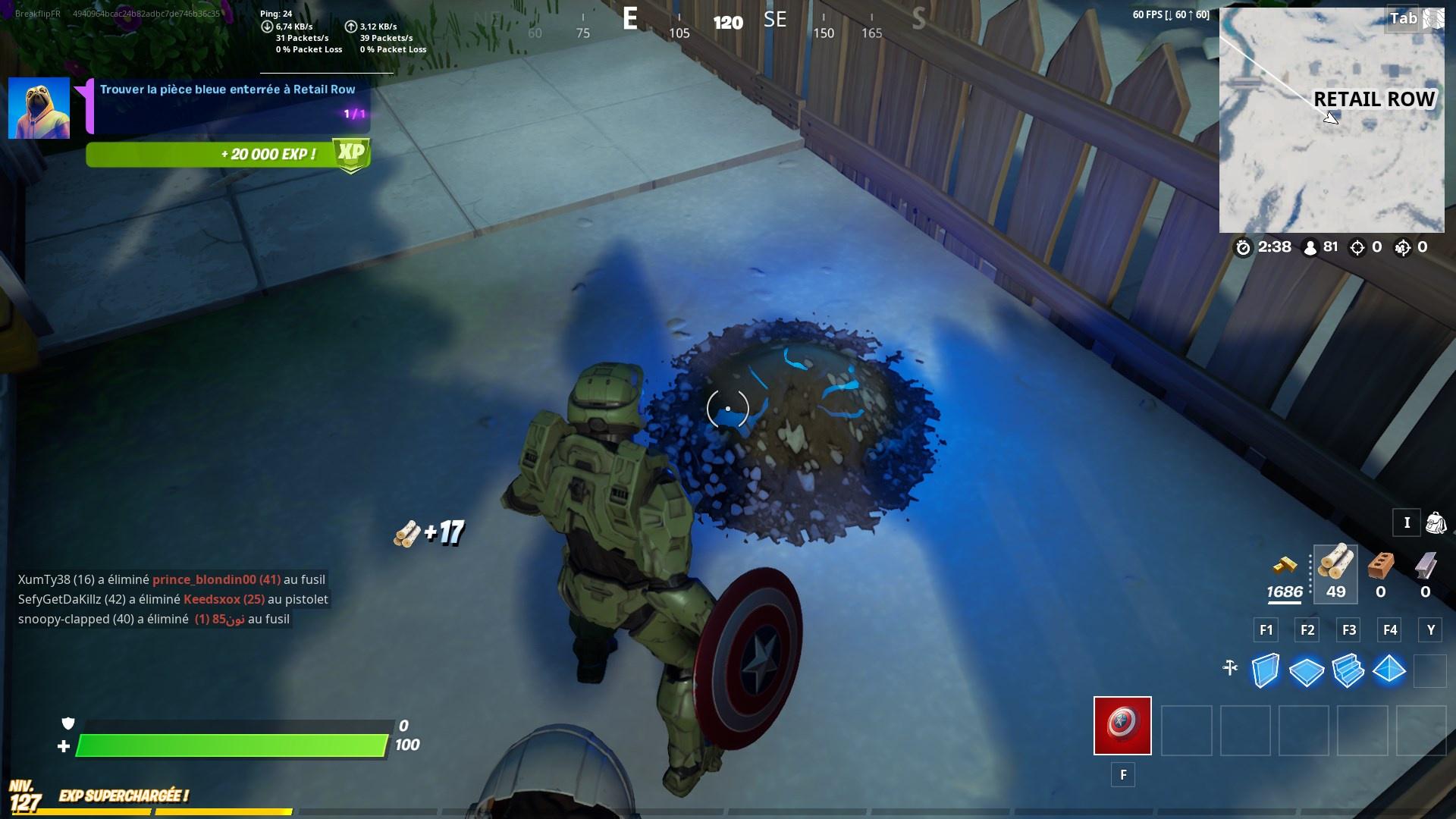The height and width of the screenshot is (819, 1456).
Task: Click the players remaining icon showing 81
Action: (x=1310, y=246)
